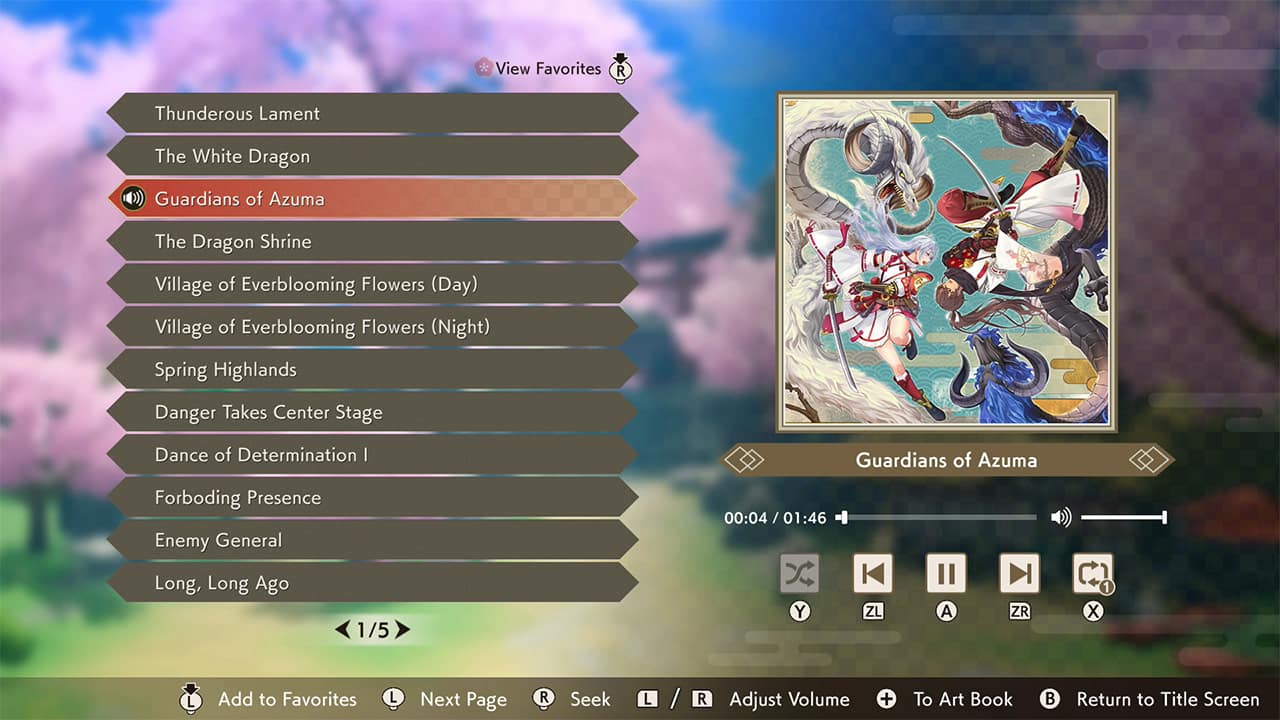
Task: Skip back to the previous track
Action: click(873, 572)
